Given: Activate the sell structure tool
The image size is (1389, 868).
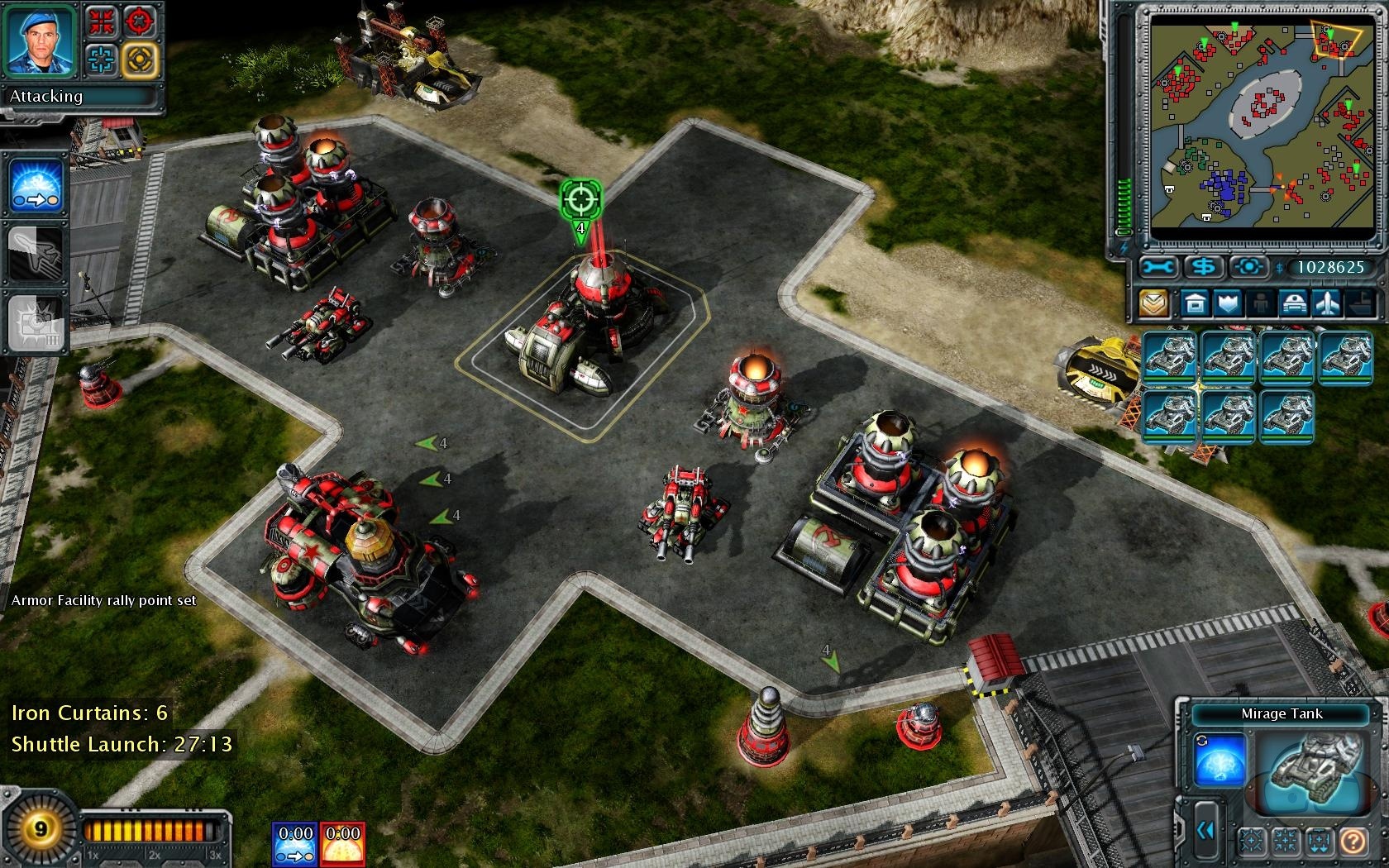Looking at the screenshot, I should click(1205, 266).
